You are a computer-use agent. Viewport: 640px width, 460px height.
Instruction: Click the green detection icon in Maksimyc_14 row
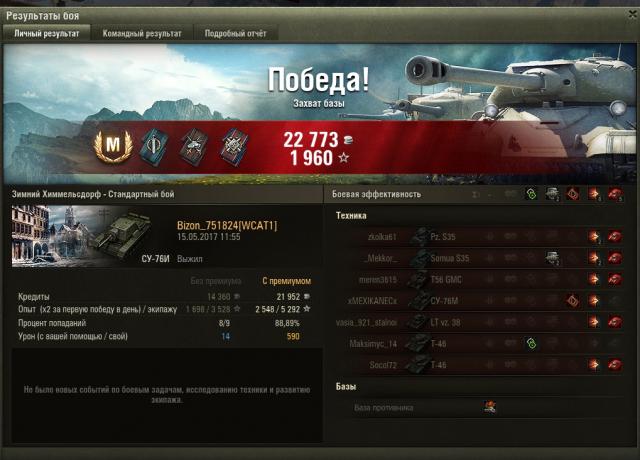[533, 343]
